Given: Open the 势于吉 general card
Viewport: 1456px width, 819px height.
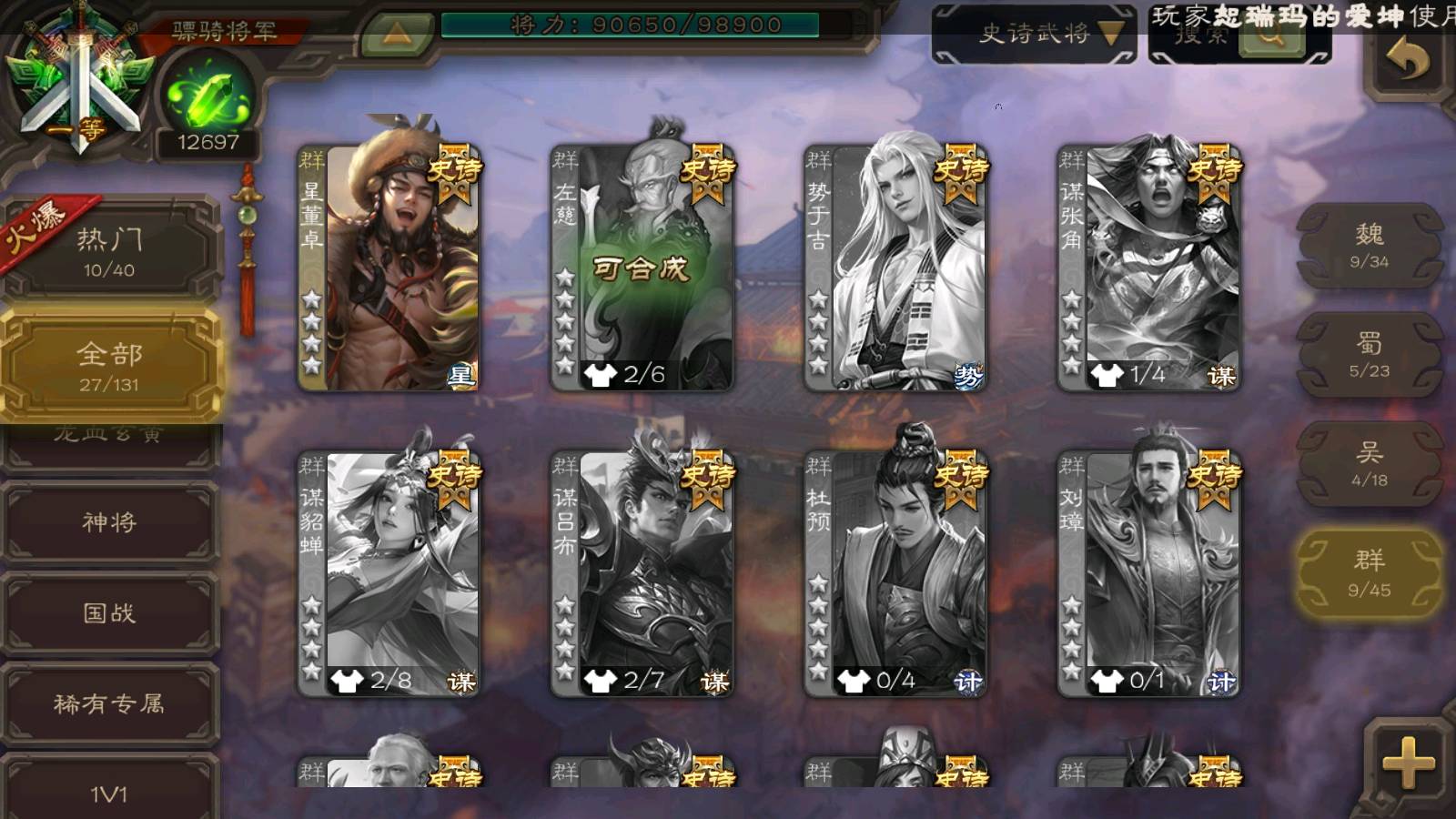Looking at the screenshot, I should tap(895, 268).
